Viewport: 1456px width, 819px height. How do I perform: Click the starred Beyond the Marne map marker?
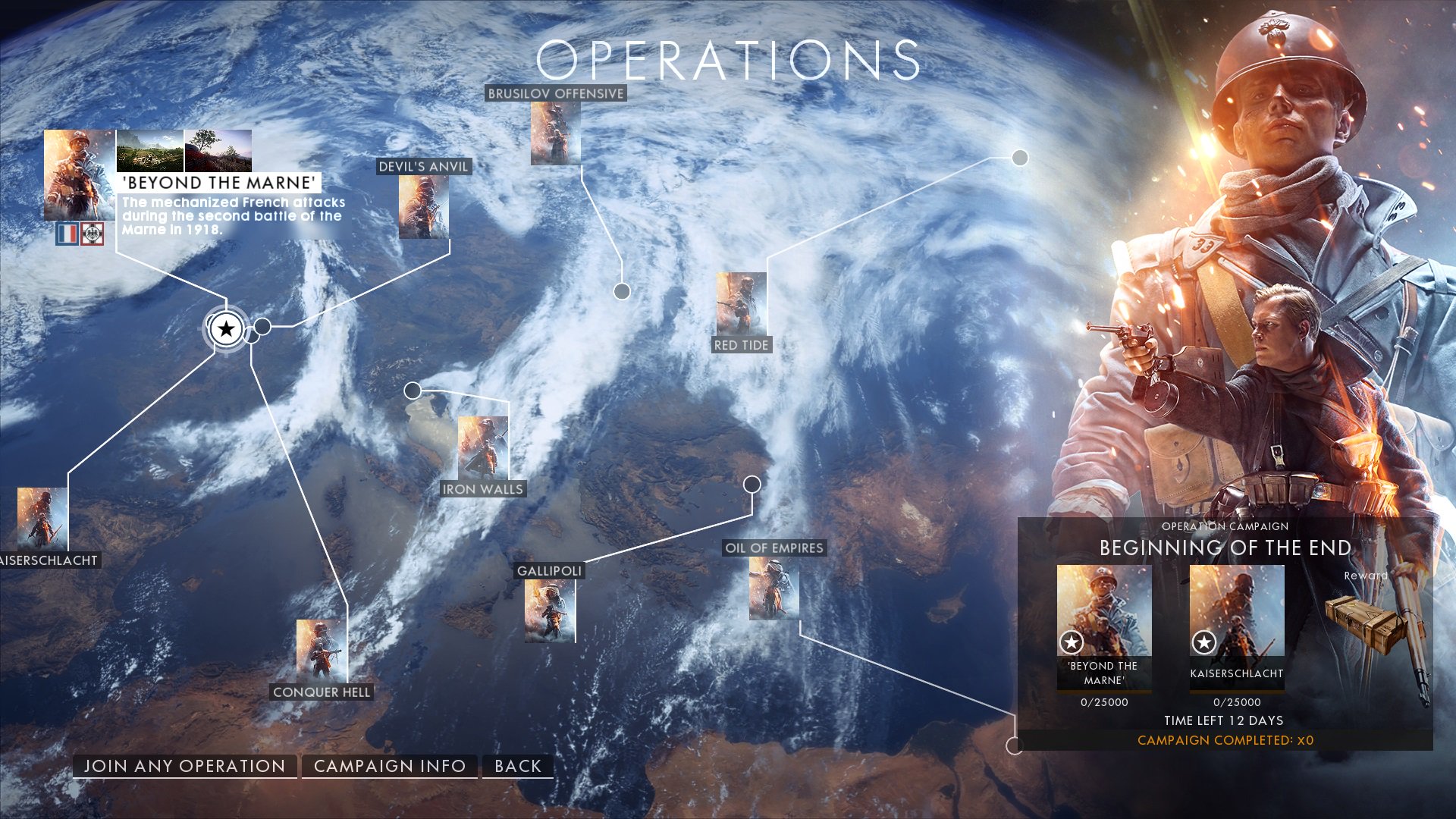point(226,329)
